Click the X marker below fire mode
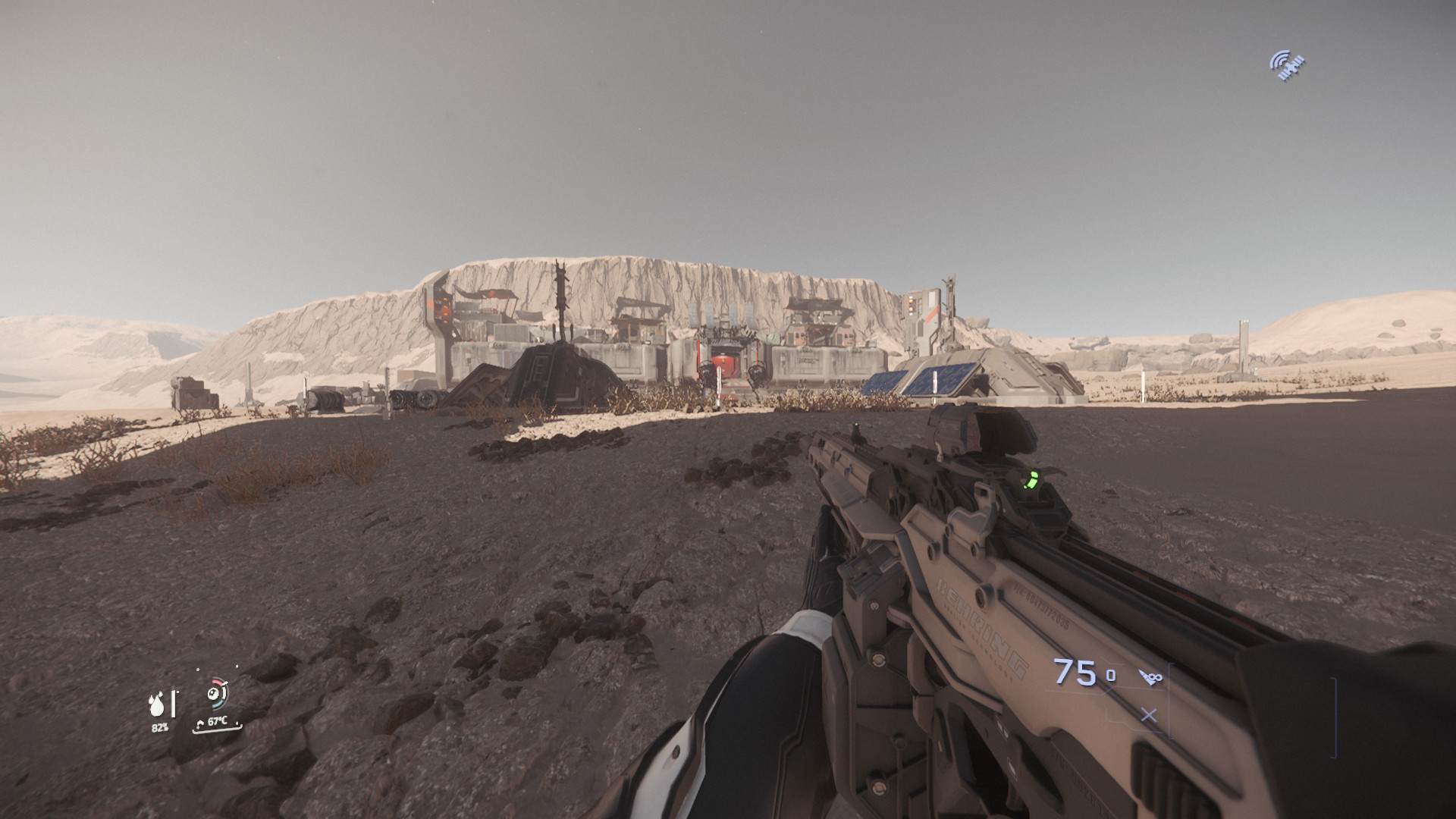The image size is (1456, 819). [1149, 715]
